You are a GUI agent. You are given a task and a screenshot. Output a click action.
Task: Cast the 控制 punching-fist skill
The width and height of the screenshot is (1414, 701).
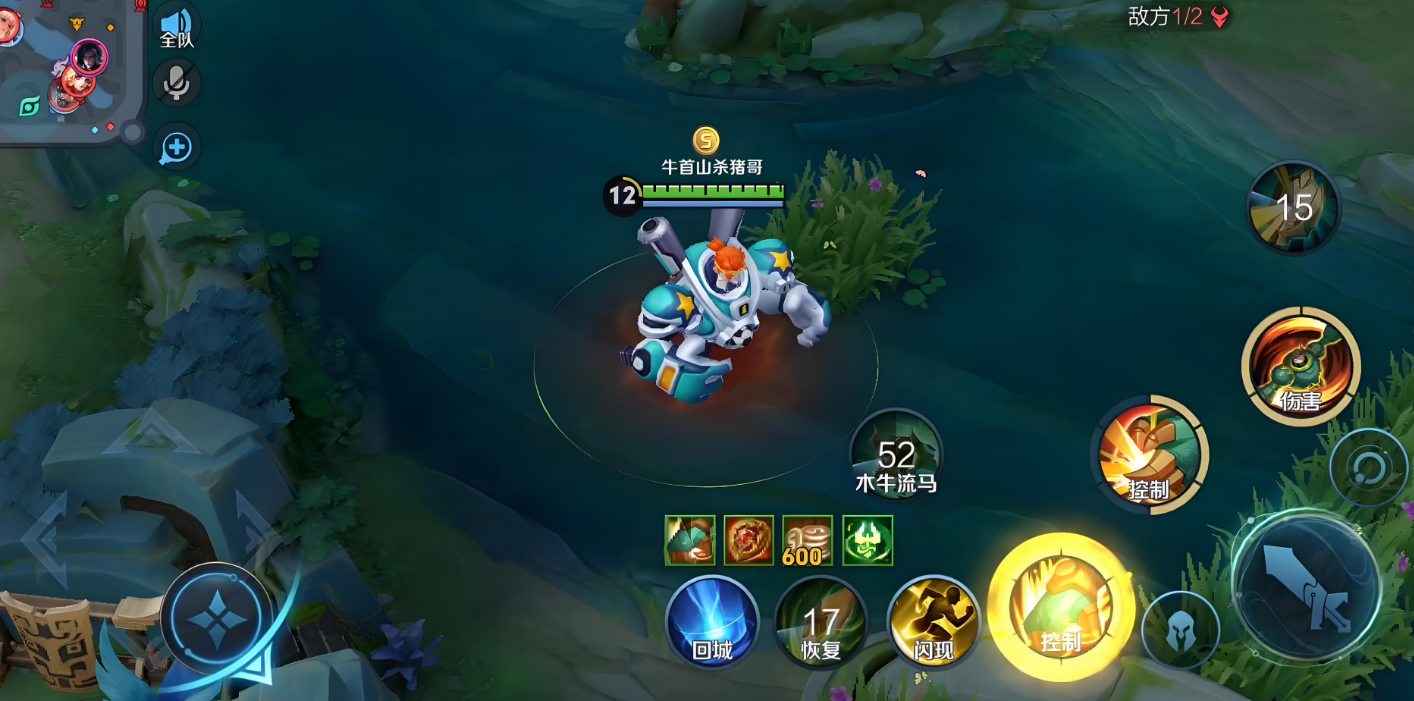coord(1148,455)
